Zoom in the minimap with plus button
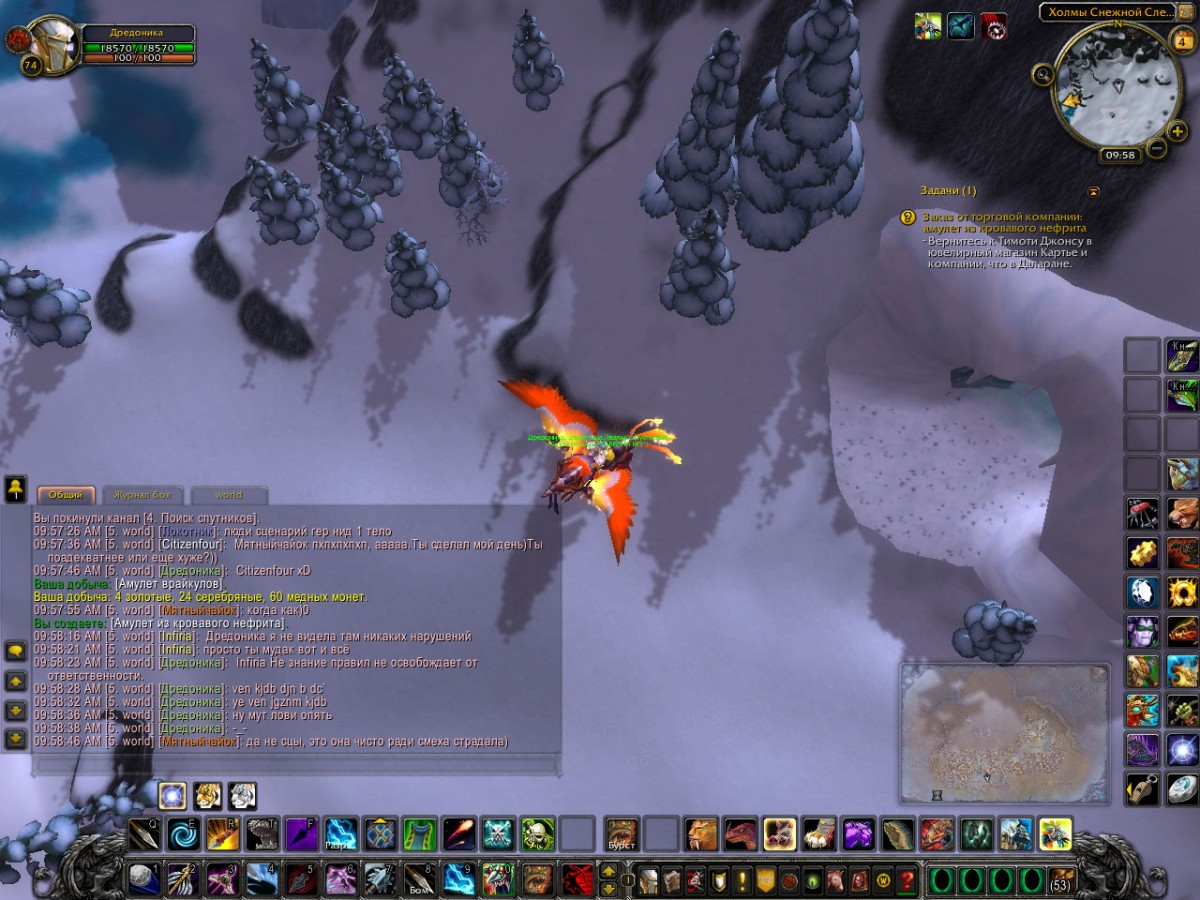Viewport: 1200px width, 900px height. [x=1178, y=131]
